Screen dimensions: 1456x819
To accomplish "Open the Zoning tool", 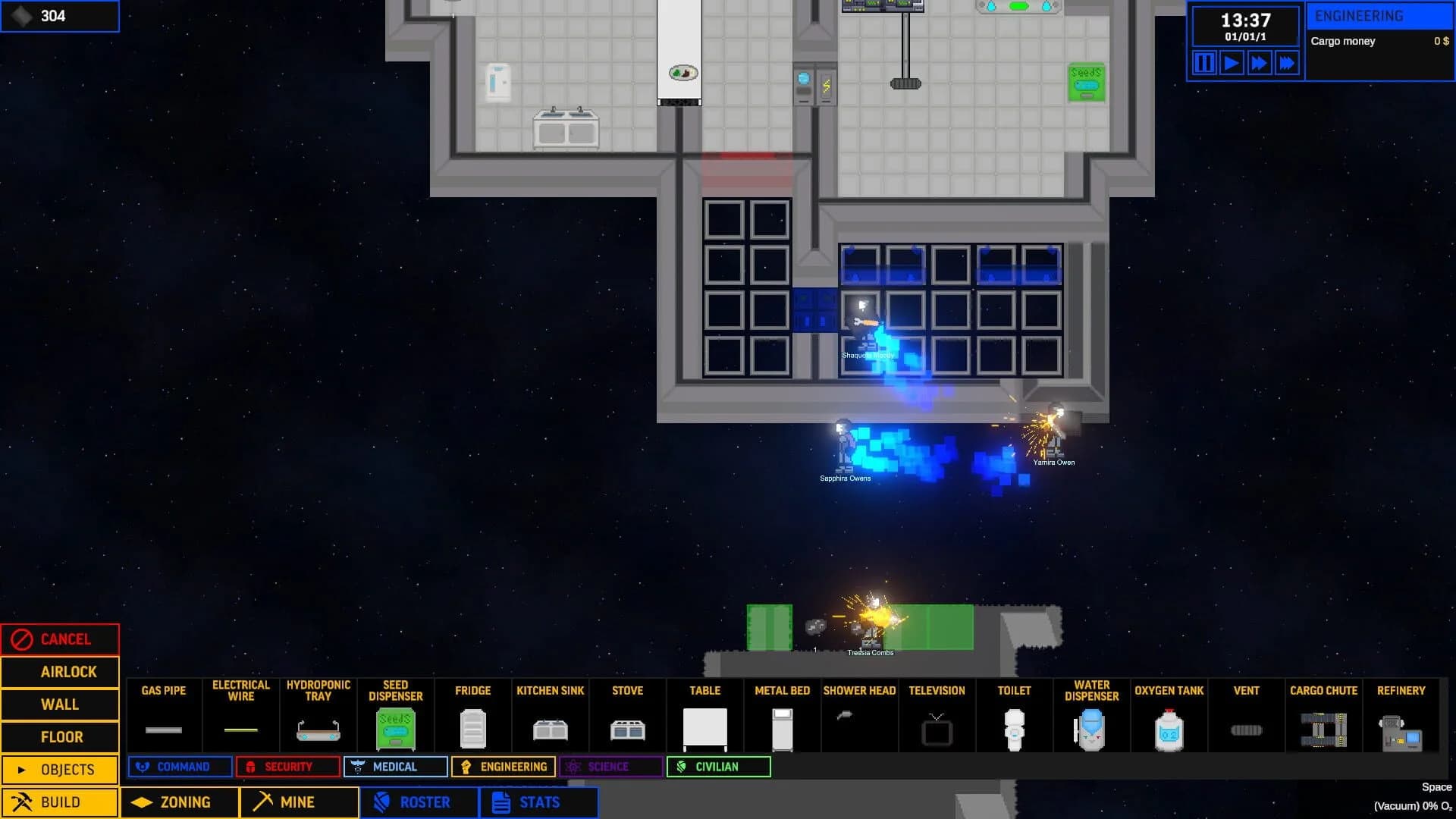I will (179, 802).
